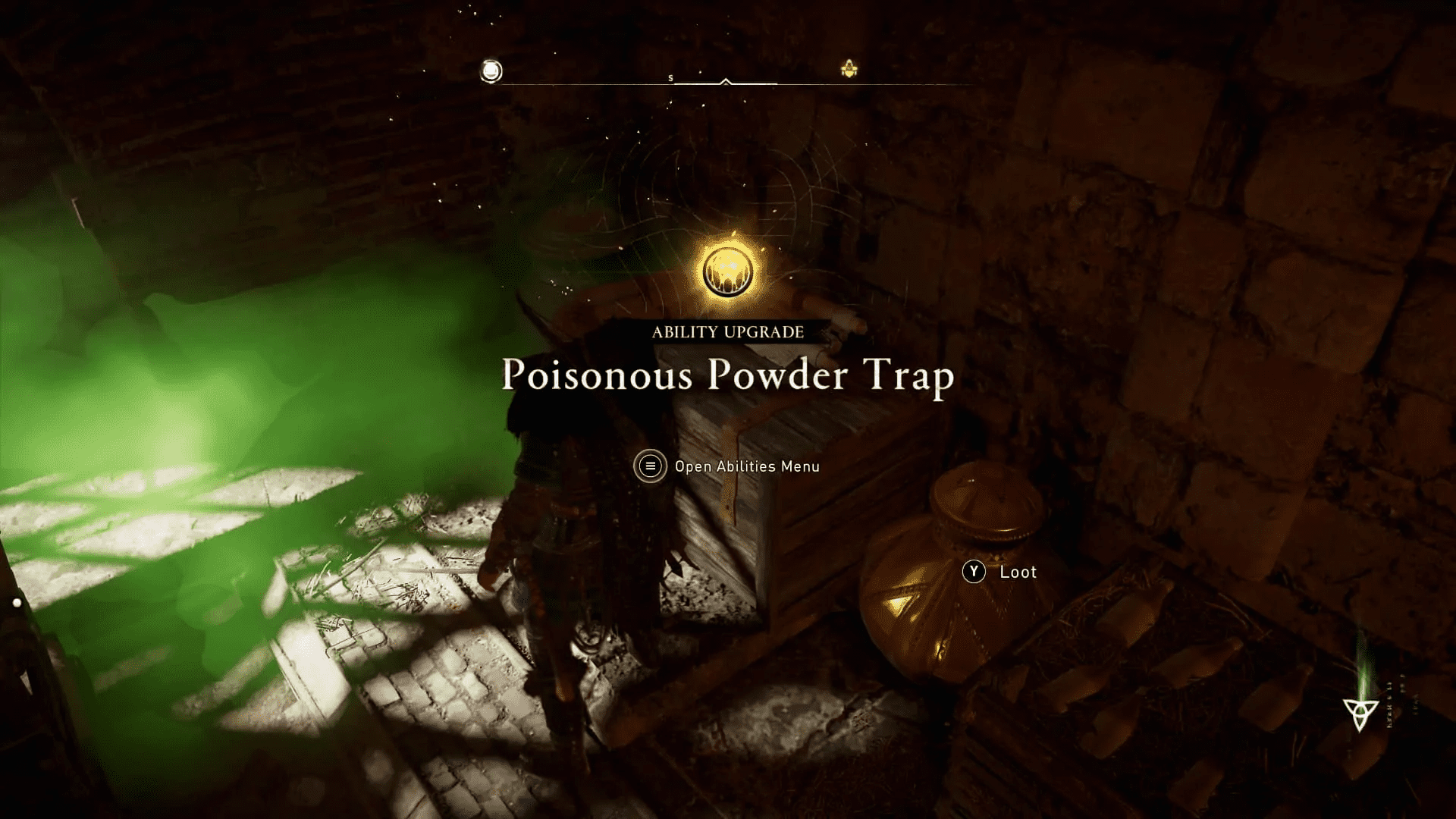This screenshot has width=1456, height=819.
Task: Click the Poisonous Powder Trap title text
Action: click(x=726, y=376)
